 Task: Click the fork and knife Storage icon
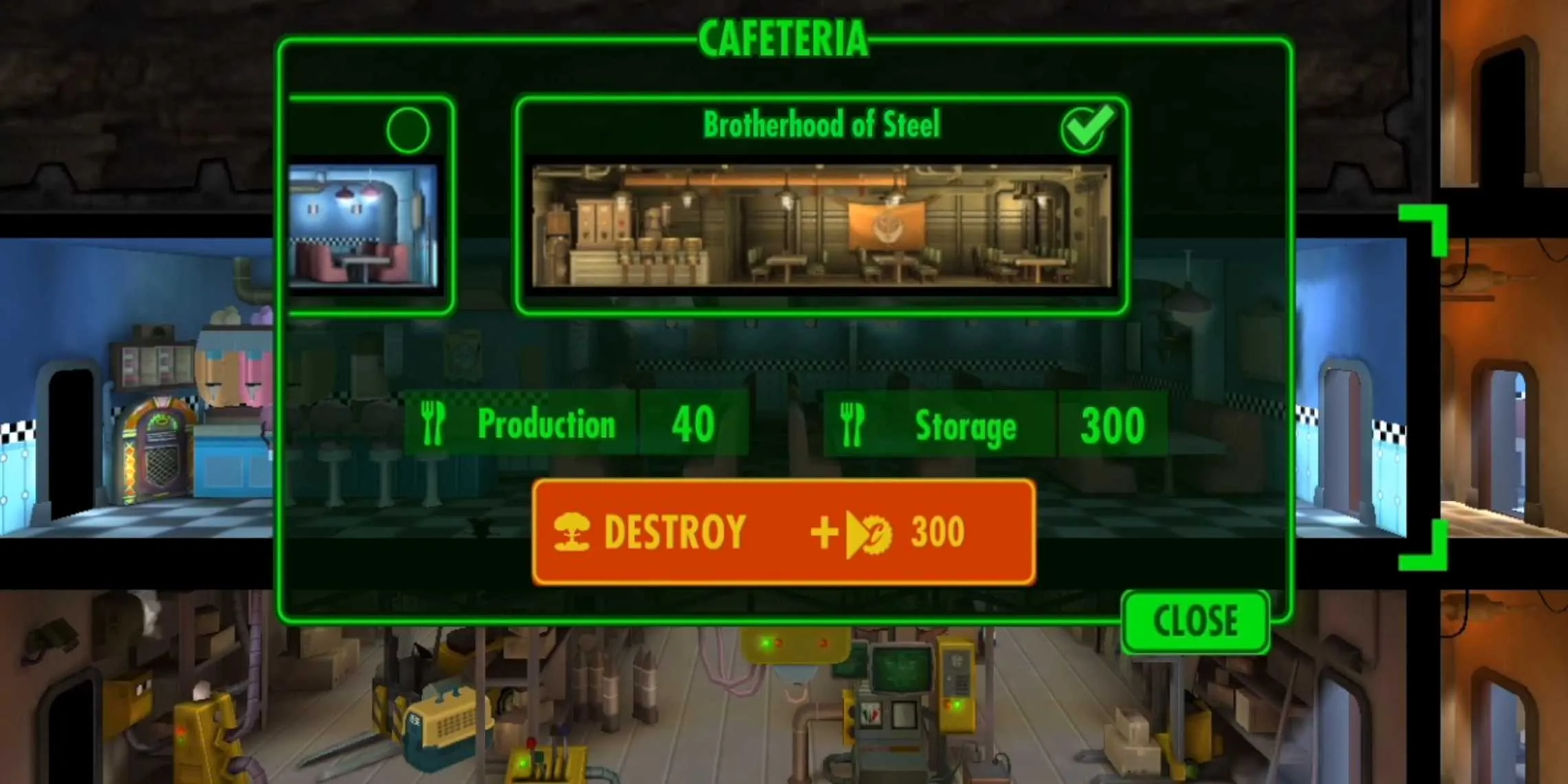point(851,423)
